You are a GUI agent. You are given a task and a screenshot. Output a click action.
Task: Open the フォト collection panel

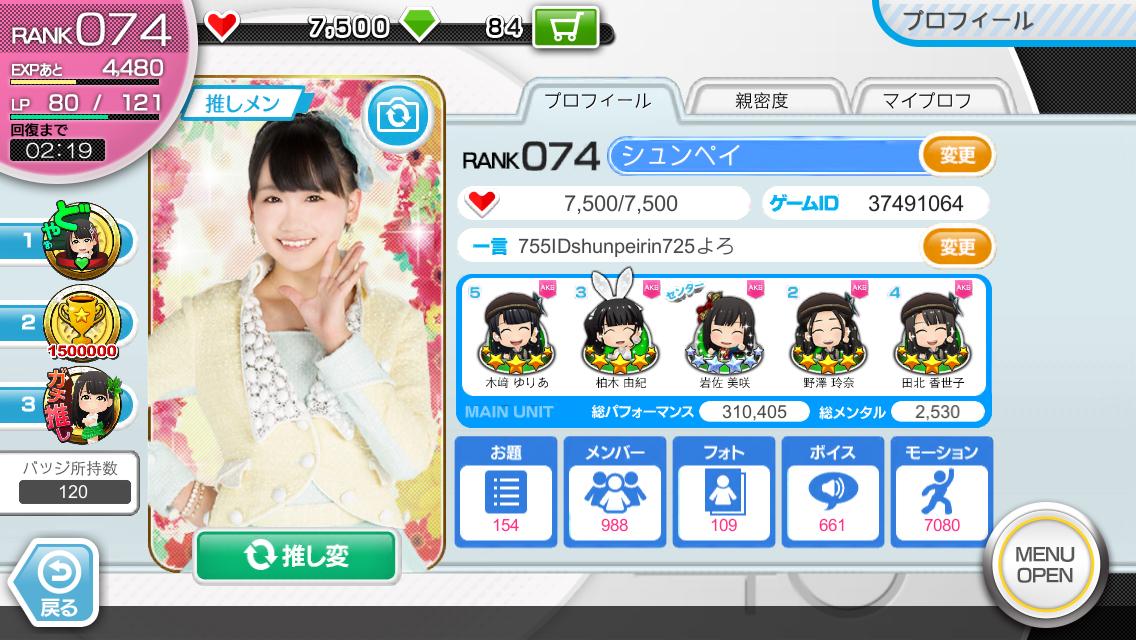(723, 491)
